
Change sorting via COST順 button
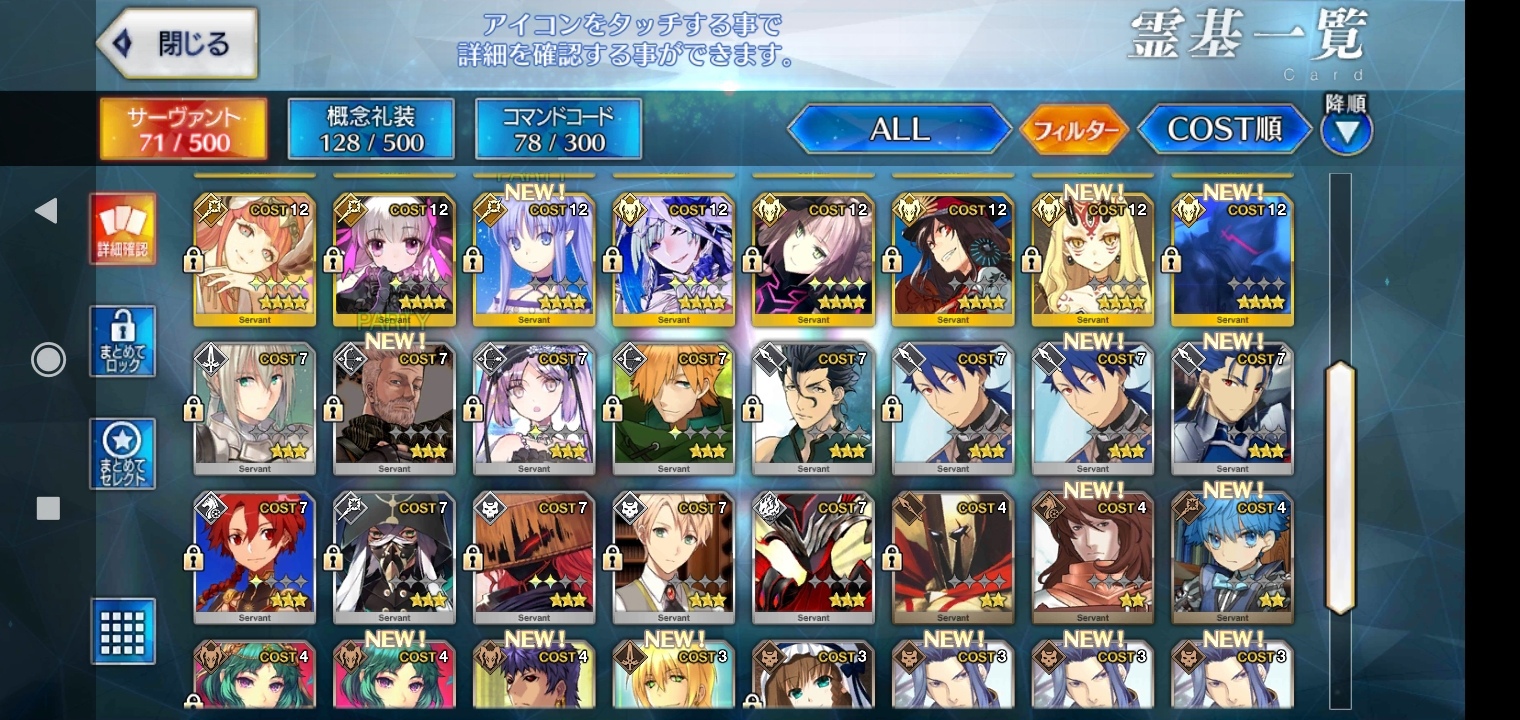pyautogui.click(x=1224, y=129)
